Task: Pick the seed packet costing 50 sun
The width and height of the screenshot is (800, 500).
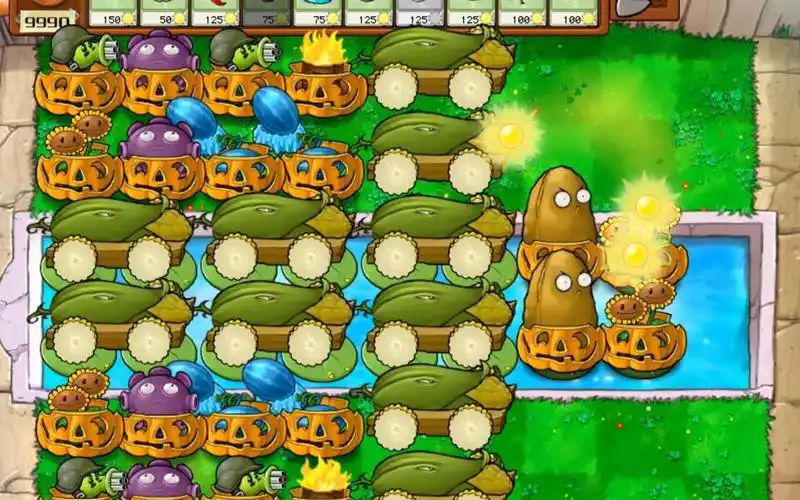Action: 163,11
